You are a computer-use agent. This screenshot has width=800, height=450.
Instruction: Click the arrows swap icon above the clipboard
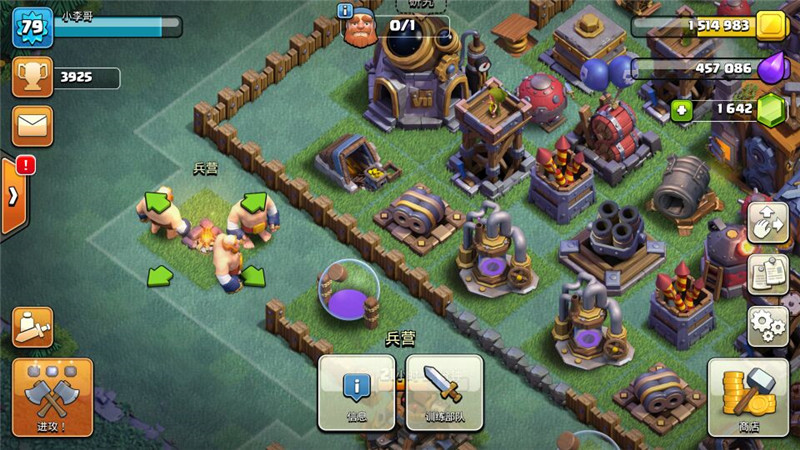[768, 222]
